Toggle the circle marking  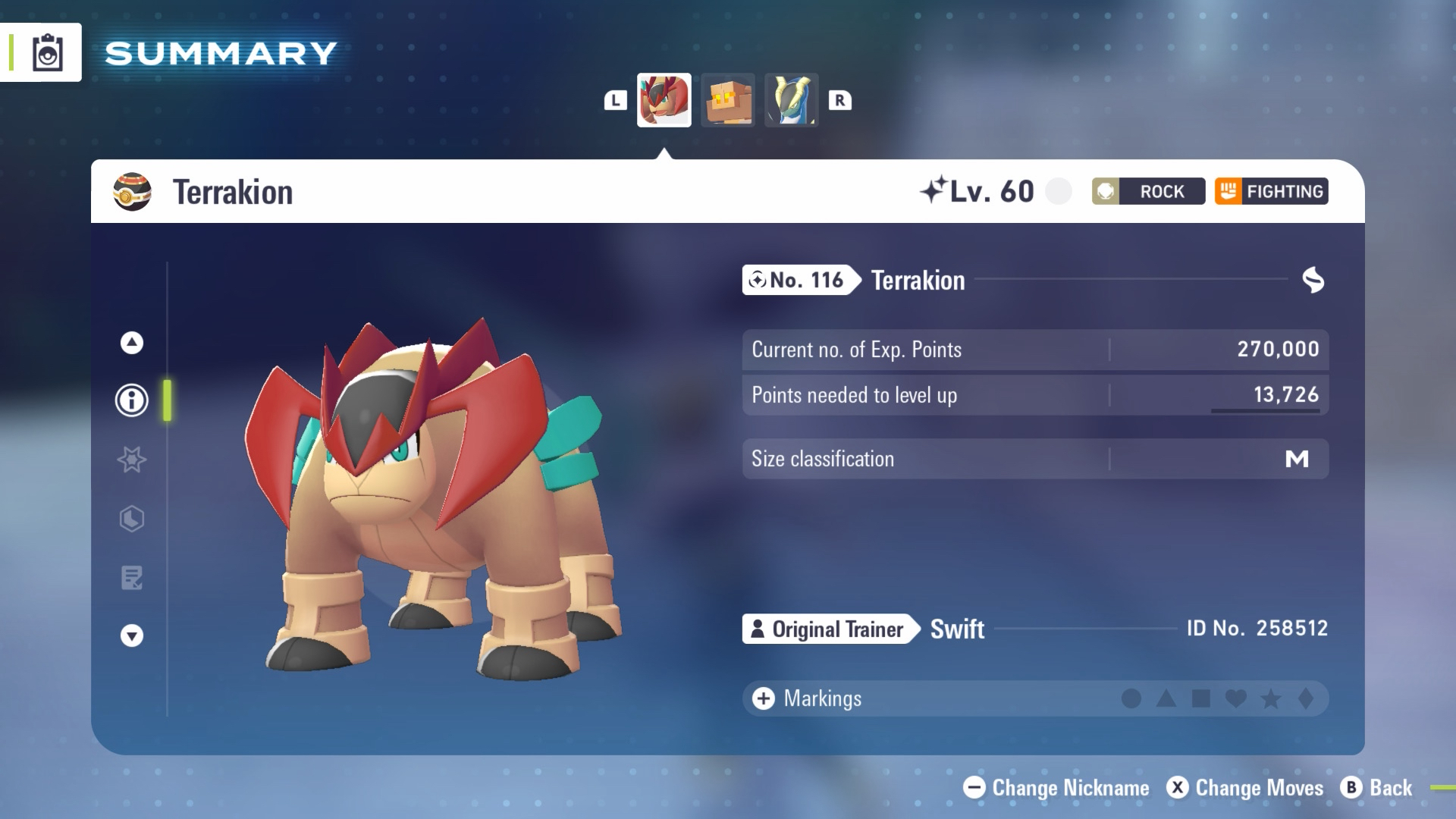(x=1131, y=698)
